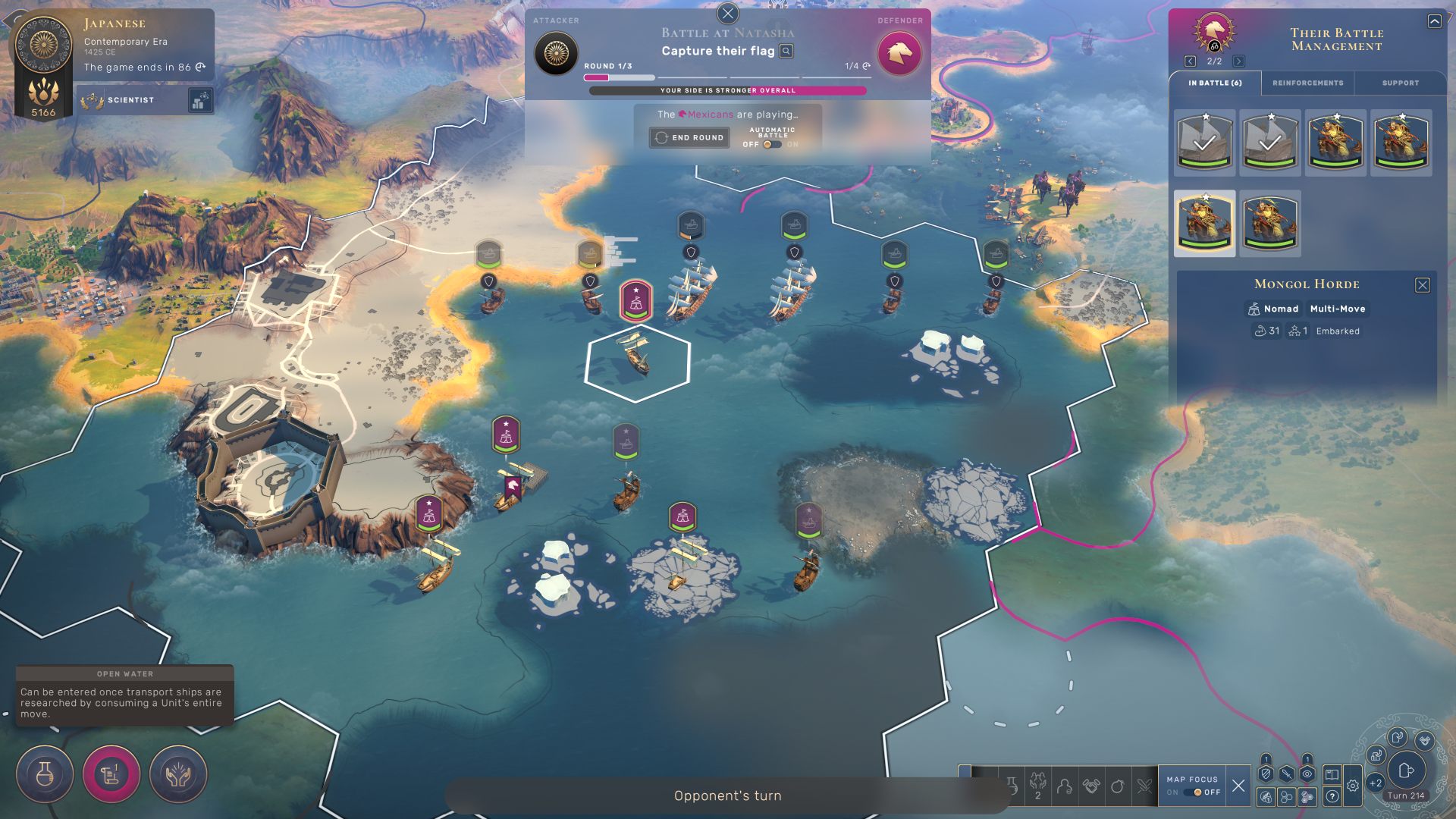
Task: Click the large end turn button
Action: 1406,770
